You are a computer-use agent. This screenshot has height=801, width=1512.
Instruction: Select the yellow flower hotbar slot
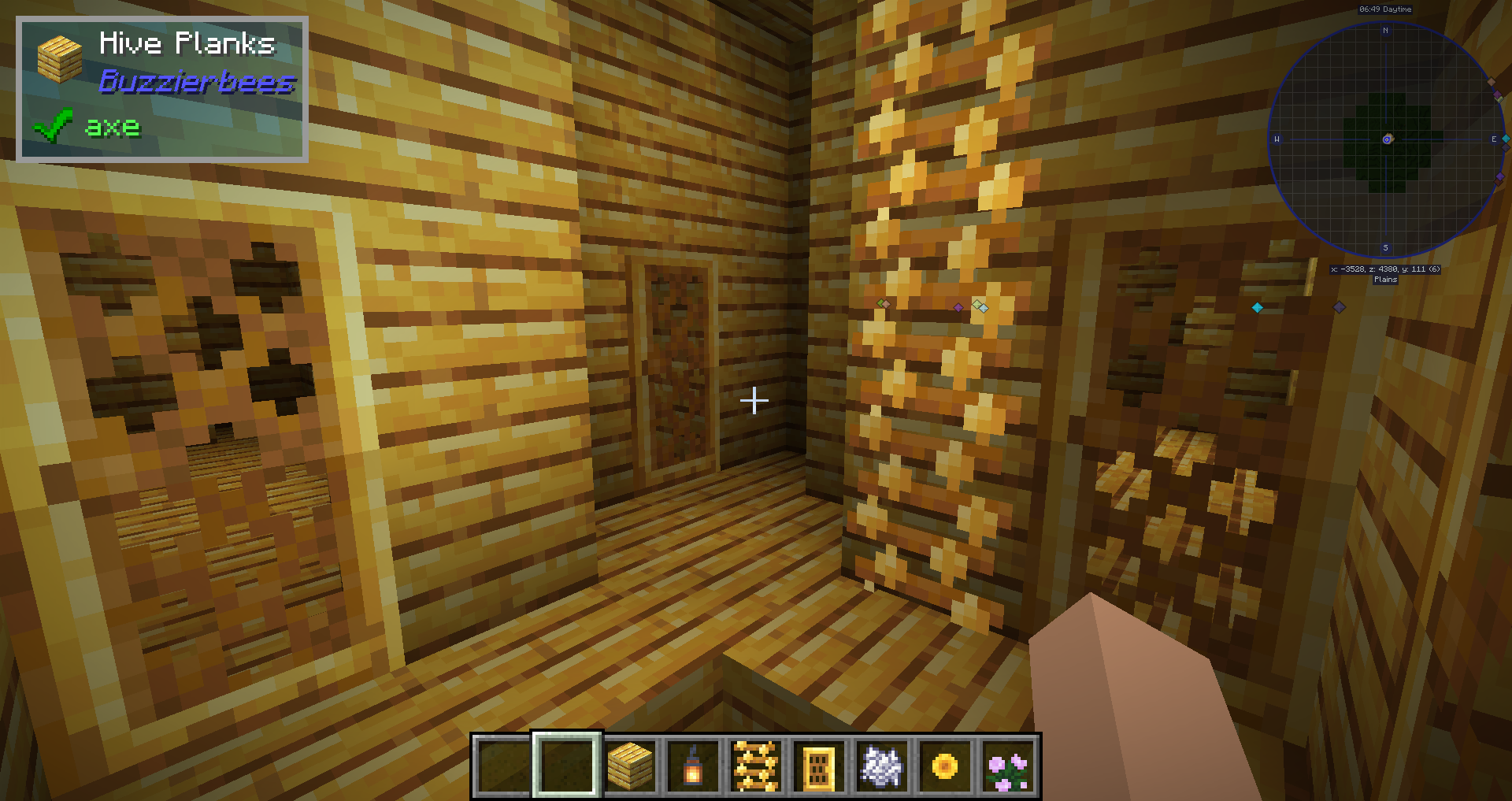click(x=945, y=766)
